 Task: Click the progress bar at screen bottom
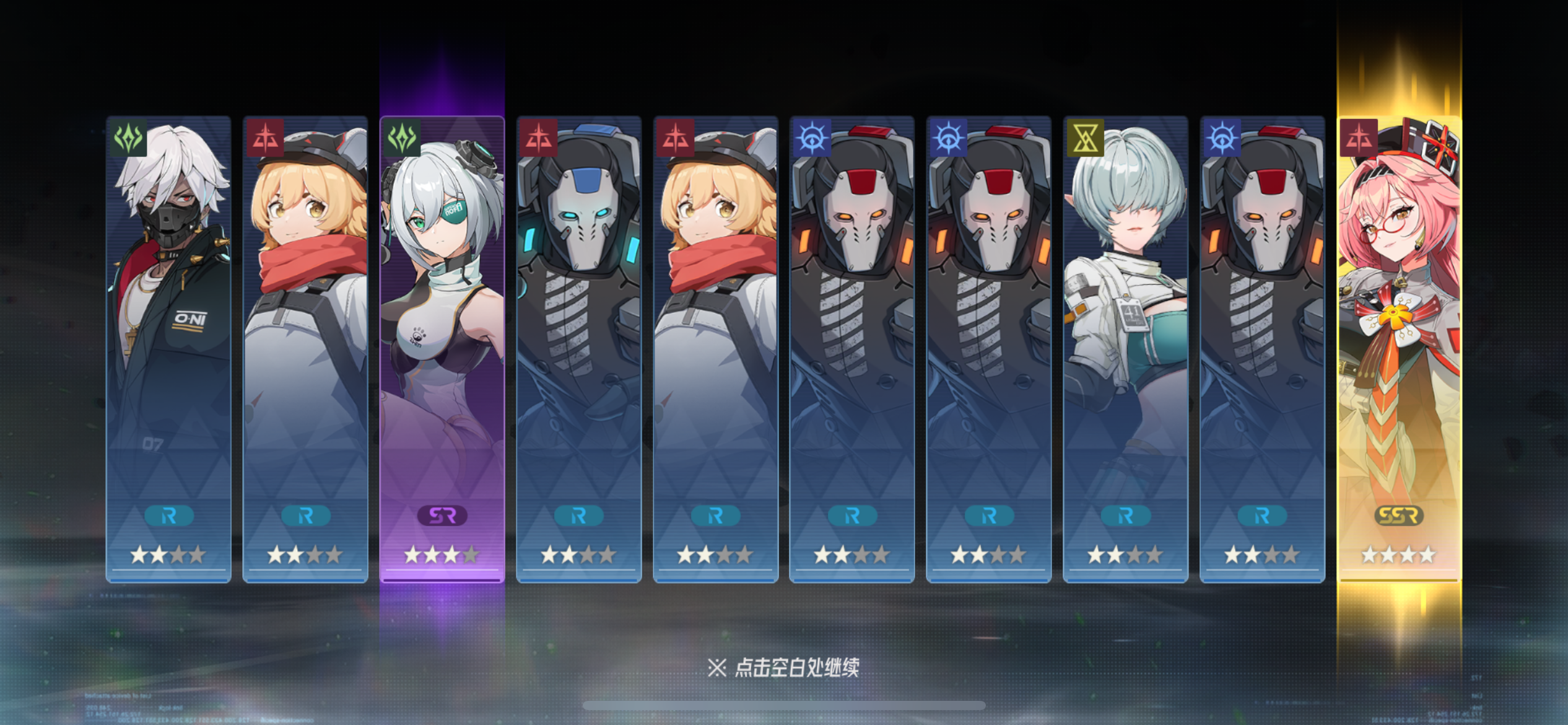(783, 705)
